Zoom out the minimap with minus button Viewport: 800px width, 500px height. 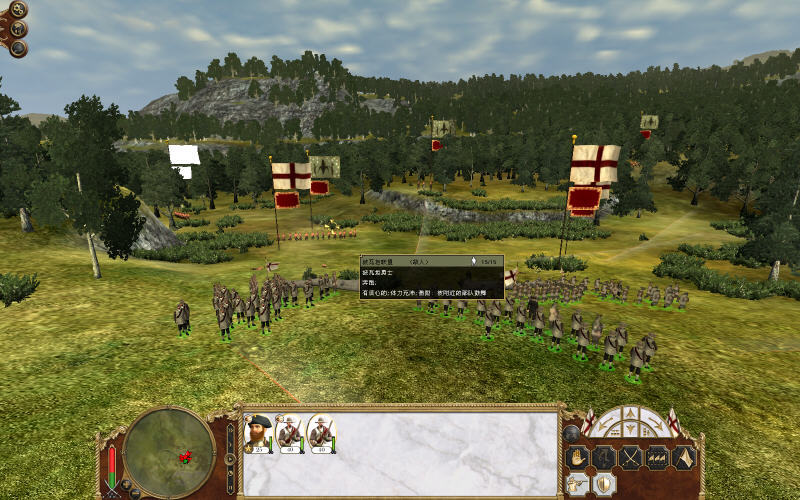click(x=133, y=493)
